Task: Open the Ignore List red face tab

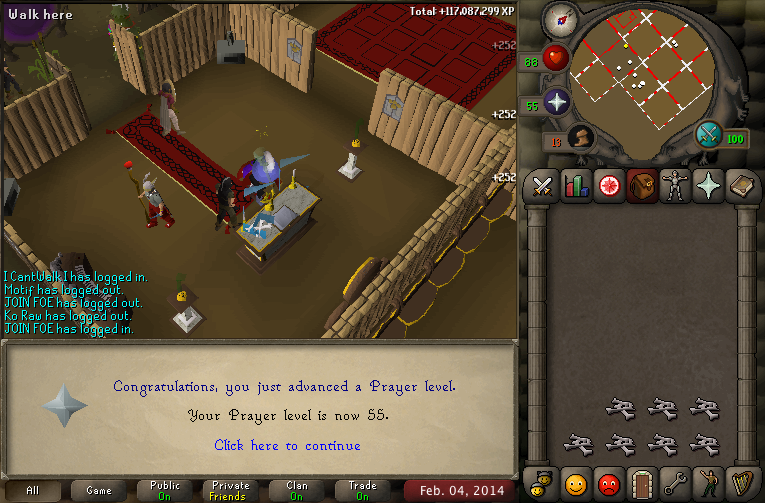Action: [609, 485]
